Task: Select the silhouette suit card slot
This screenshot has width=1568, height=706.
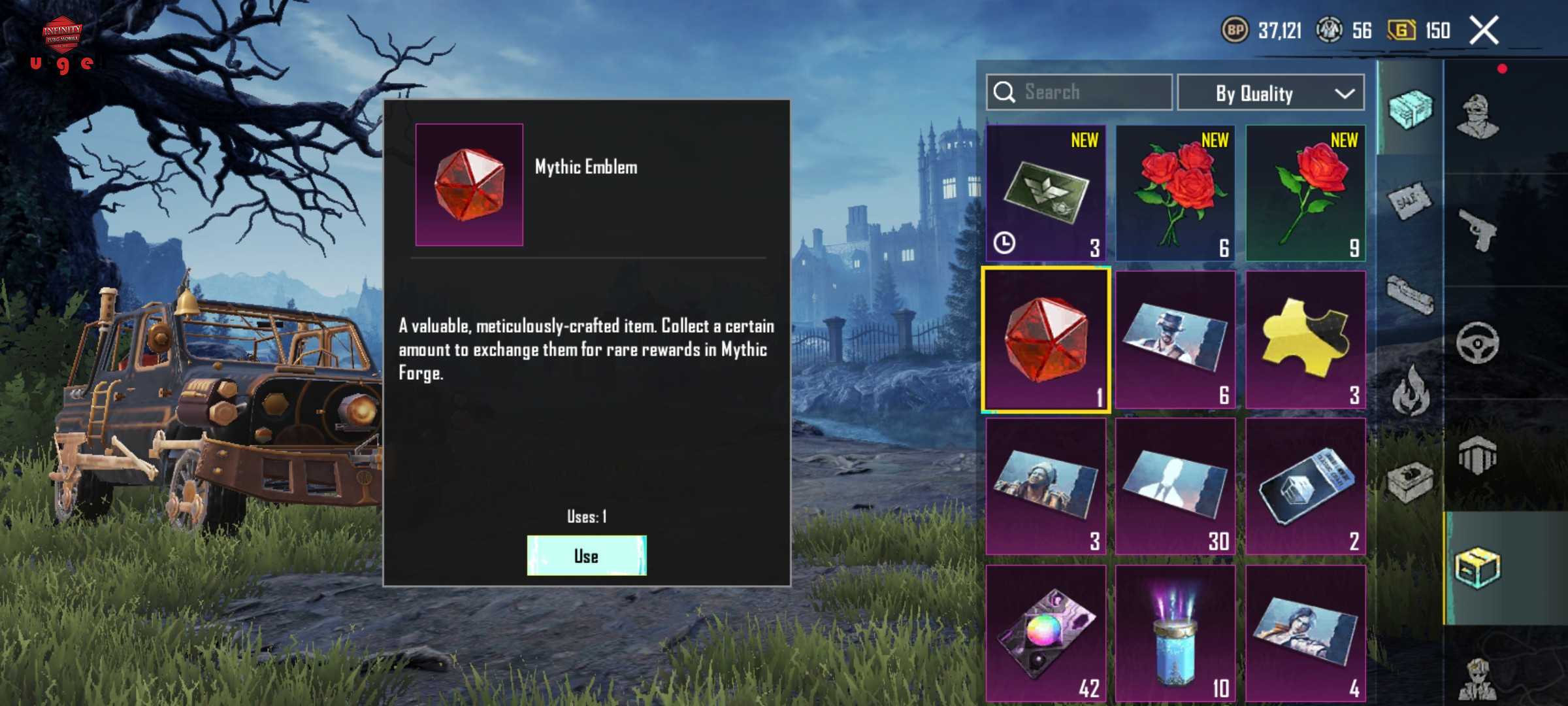Action: [1175, 486]
